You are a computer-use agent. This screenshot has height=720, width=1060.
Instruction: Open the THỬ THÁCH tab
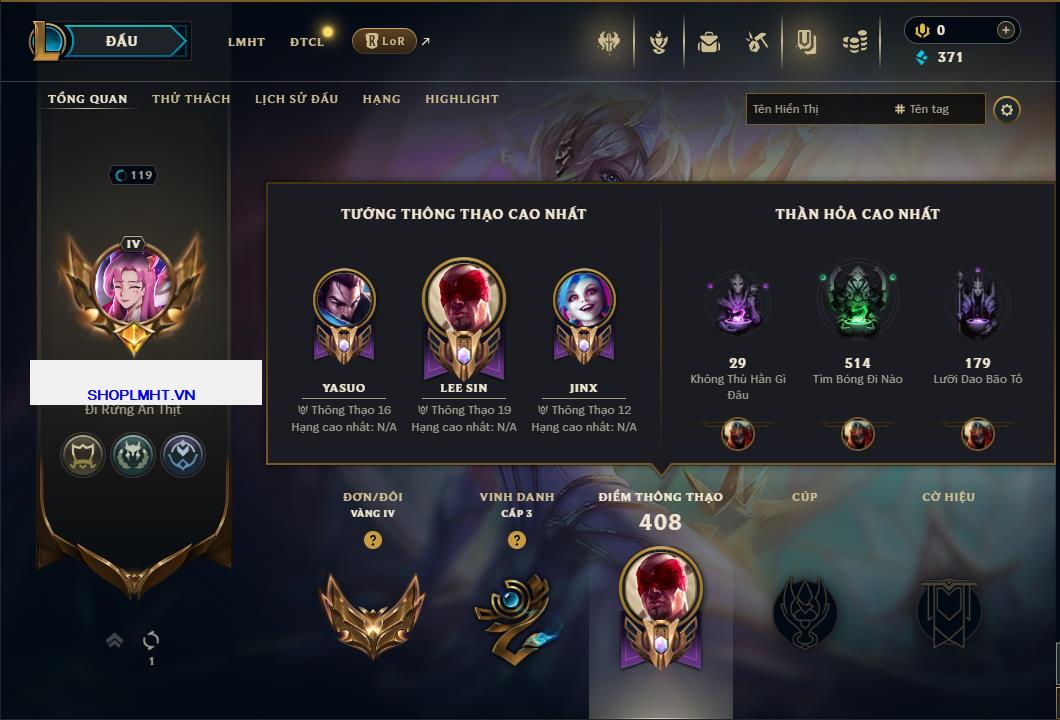(191, 99)
